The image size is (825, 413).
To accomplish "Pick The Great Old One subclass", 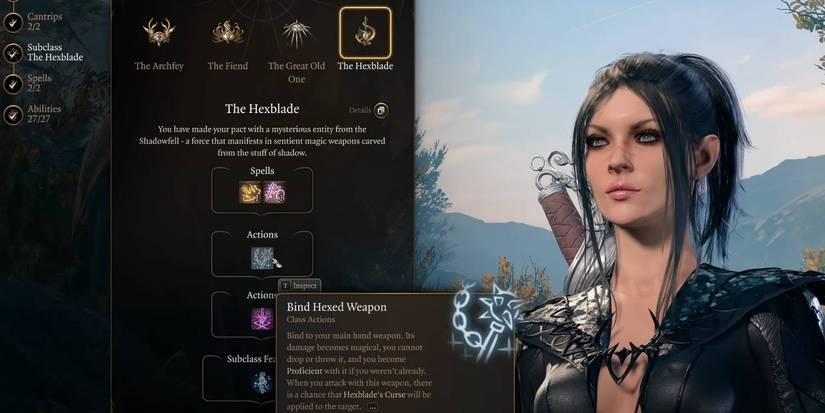I will [x=296, y=34].
